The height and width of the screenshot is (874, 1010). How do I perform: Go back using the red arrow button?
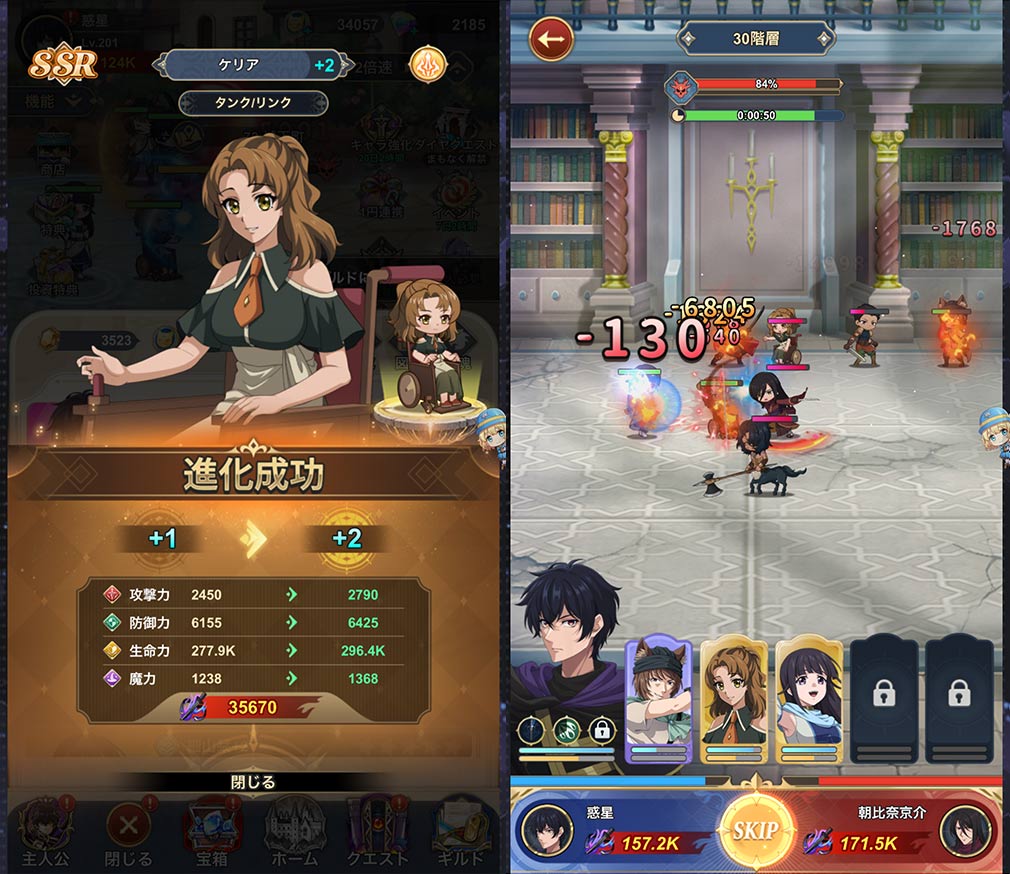pyautogui.click(x=551, y=40)
